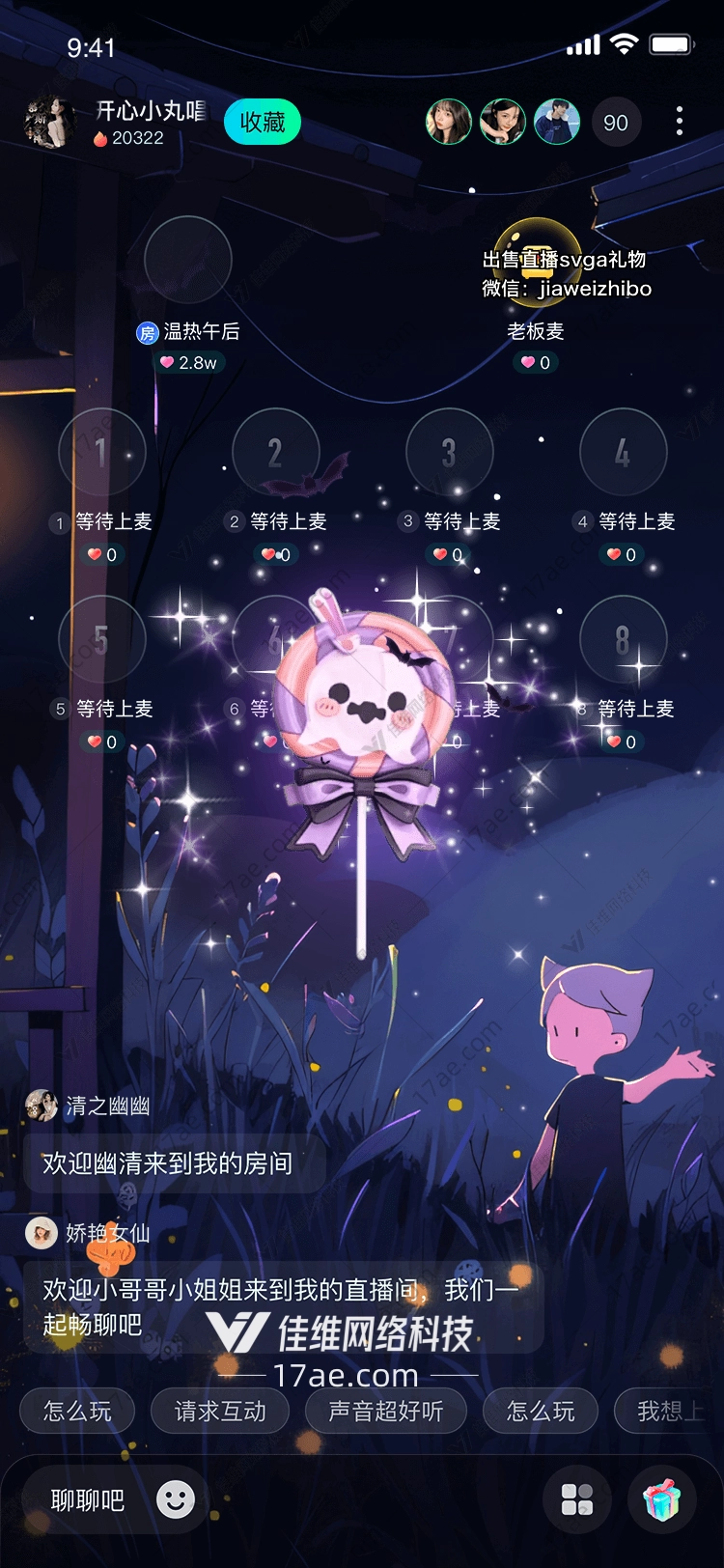Tap the 收藏 favorite button

coord(263,123)
